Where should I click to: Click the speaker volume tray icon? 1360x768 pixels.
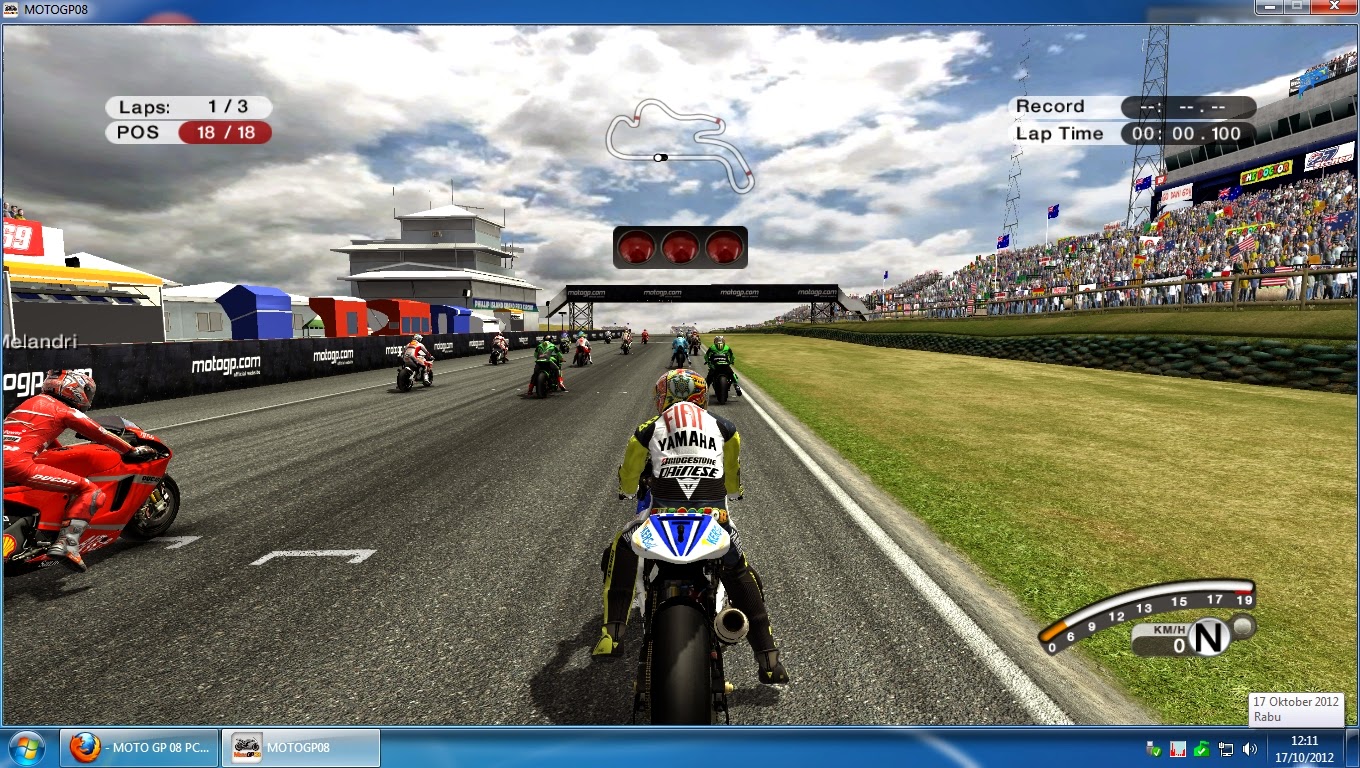coord(1251,749)
